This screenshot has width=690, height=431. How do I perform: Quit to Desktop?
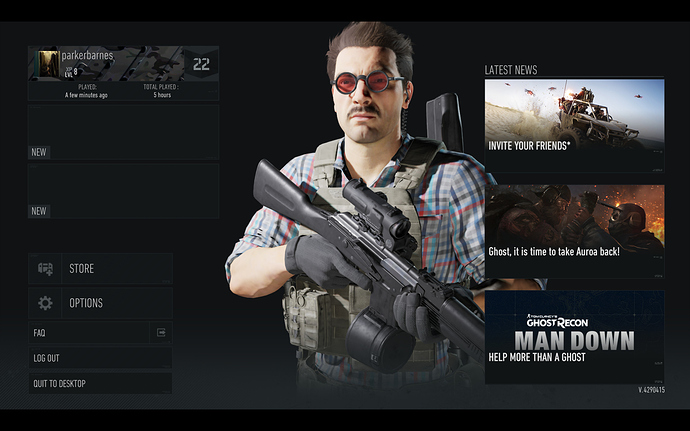100,383
